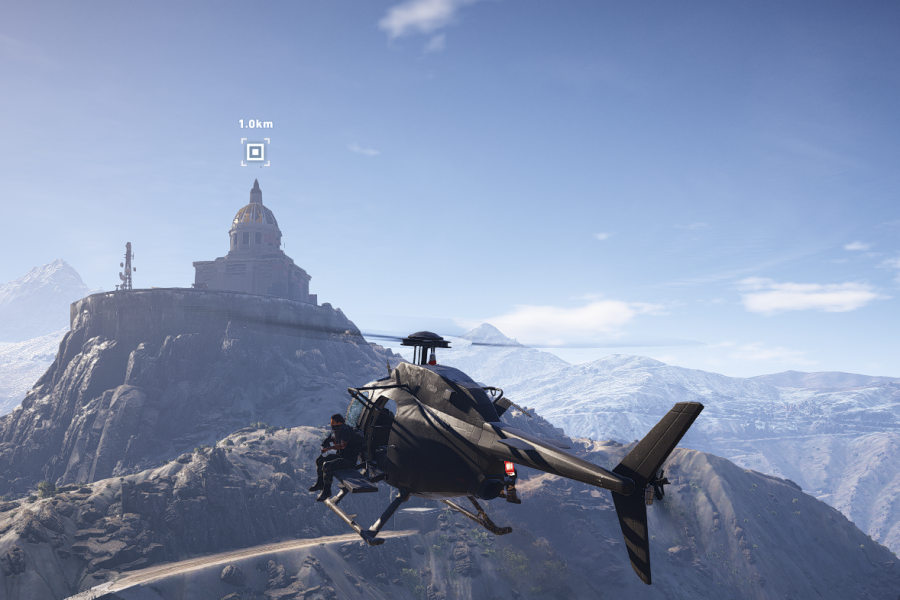900x600 pixels.
Task: Select the square objective waypoint marker
Action: (255, 152)
